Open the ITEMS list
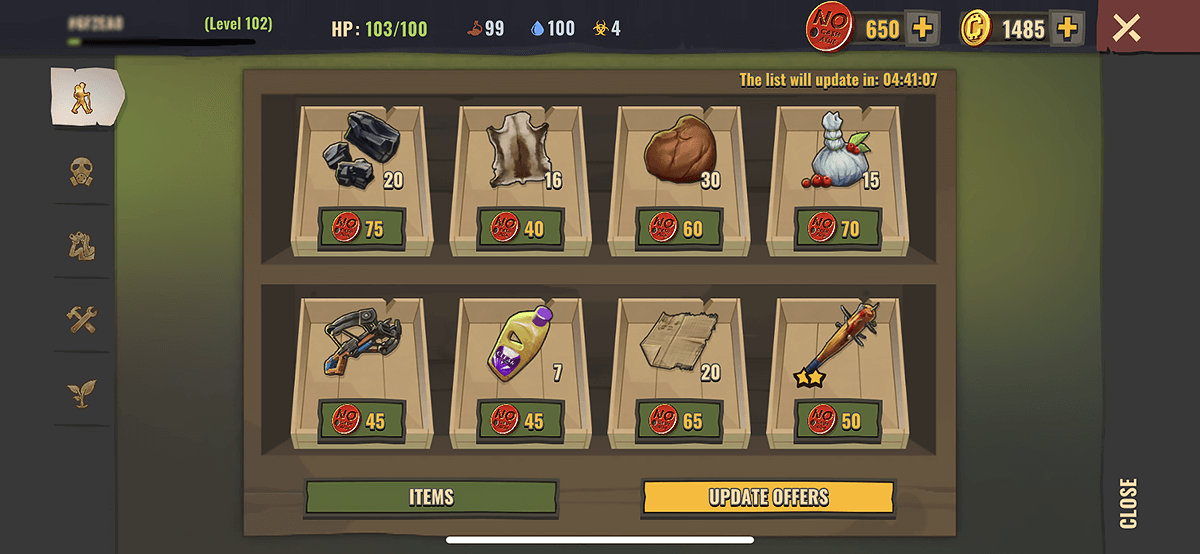The width and height of the screenshot is (1200, 554). (431, 497)
